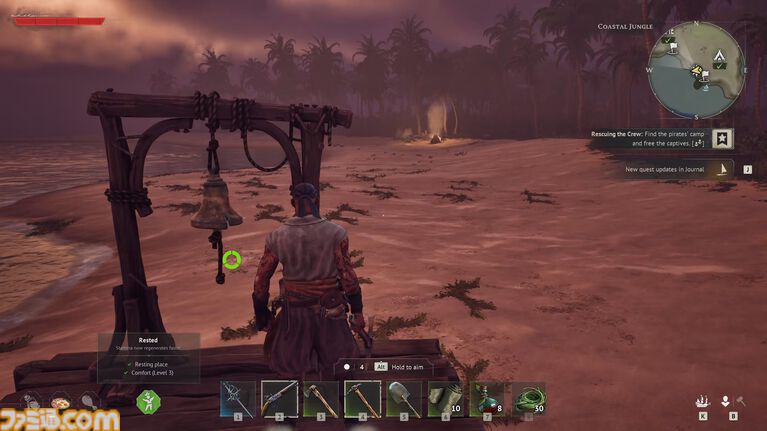Viewport: 767px width, 431px height.
Task: Equip the musket in hotbar slot 2
Action: coord(279,398)
